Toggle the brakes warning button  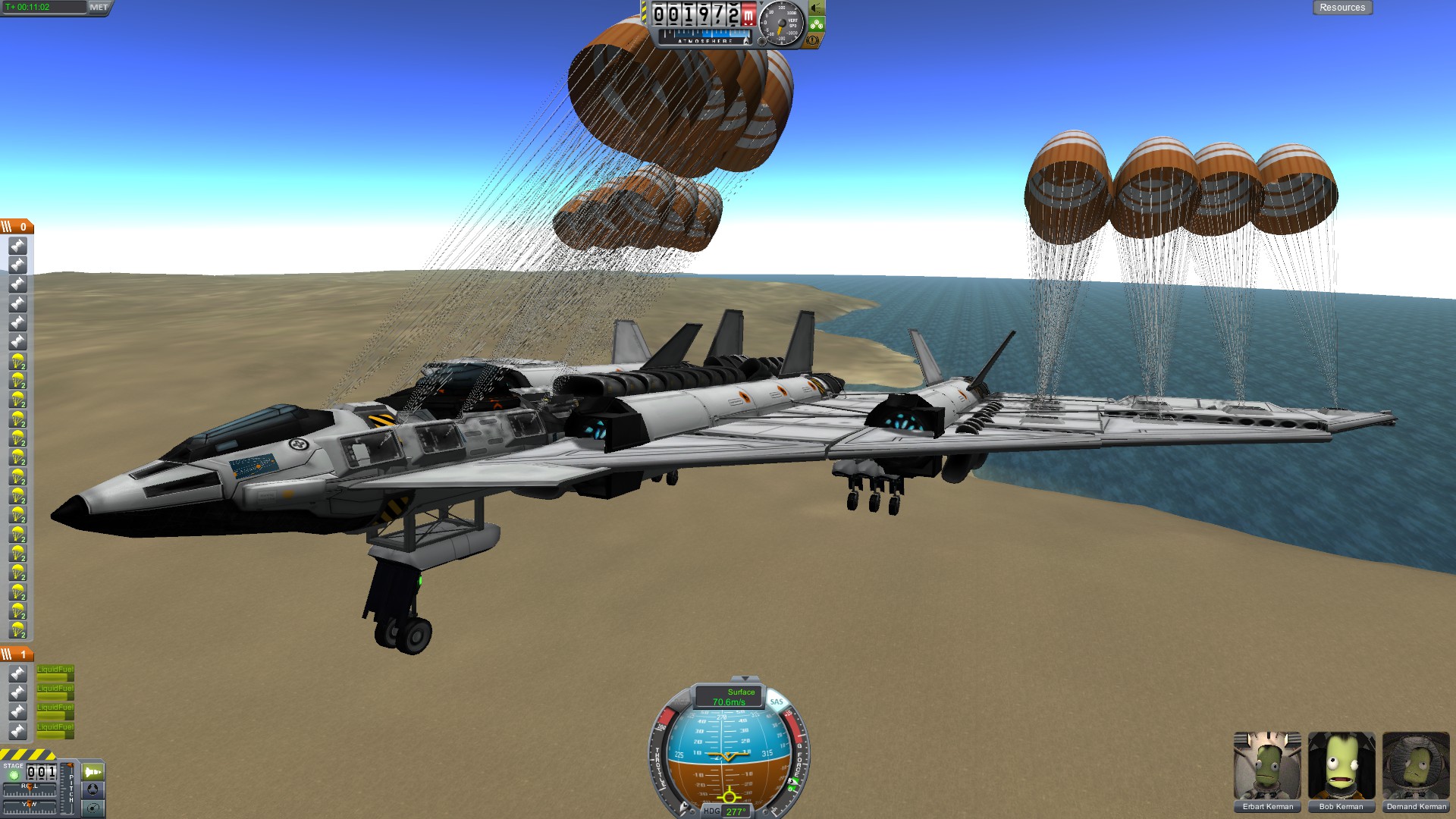pos(813,40)
